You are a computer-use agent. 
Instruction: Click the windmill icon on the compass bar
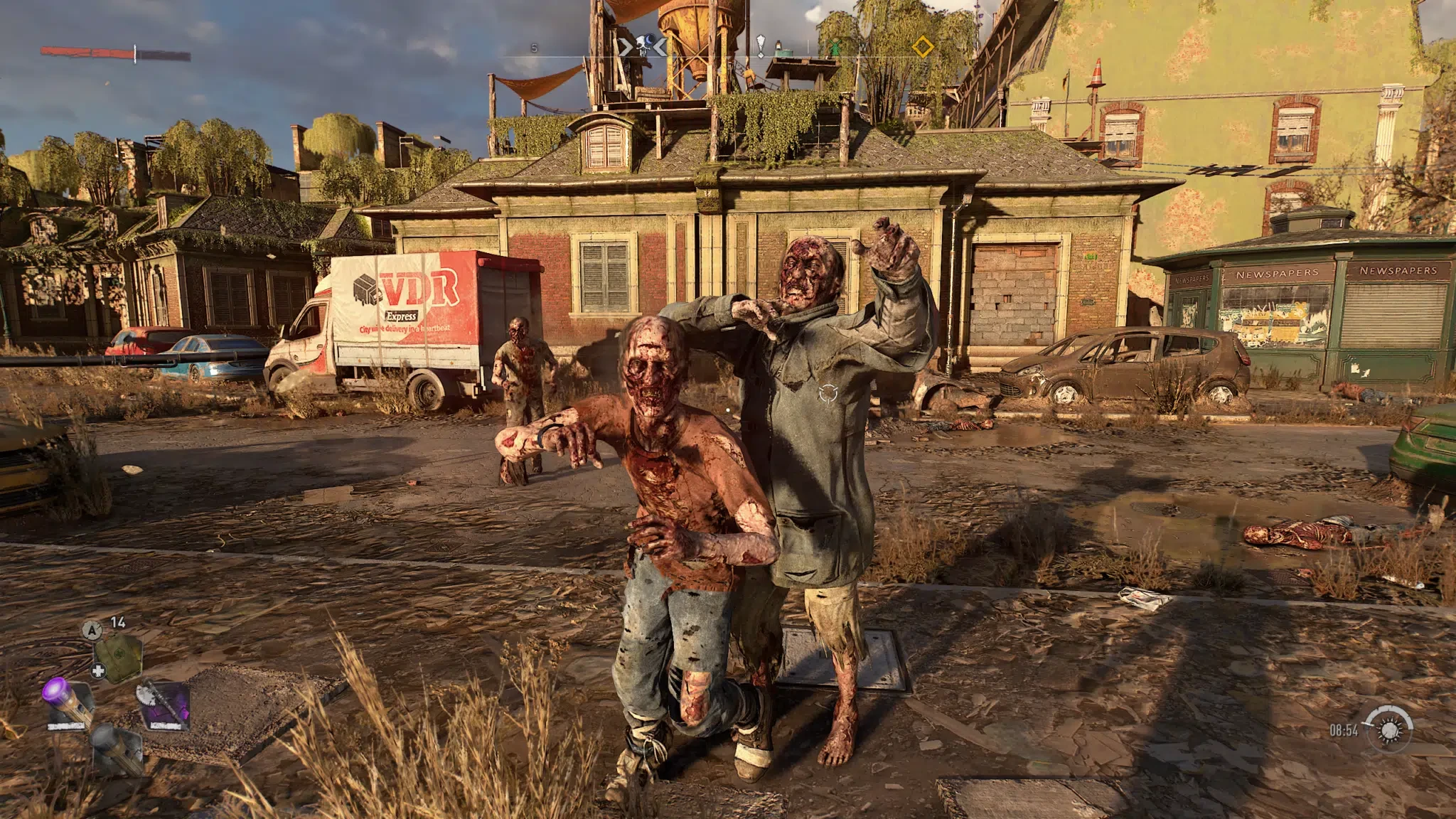(834, 45)
